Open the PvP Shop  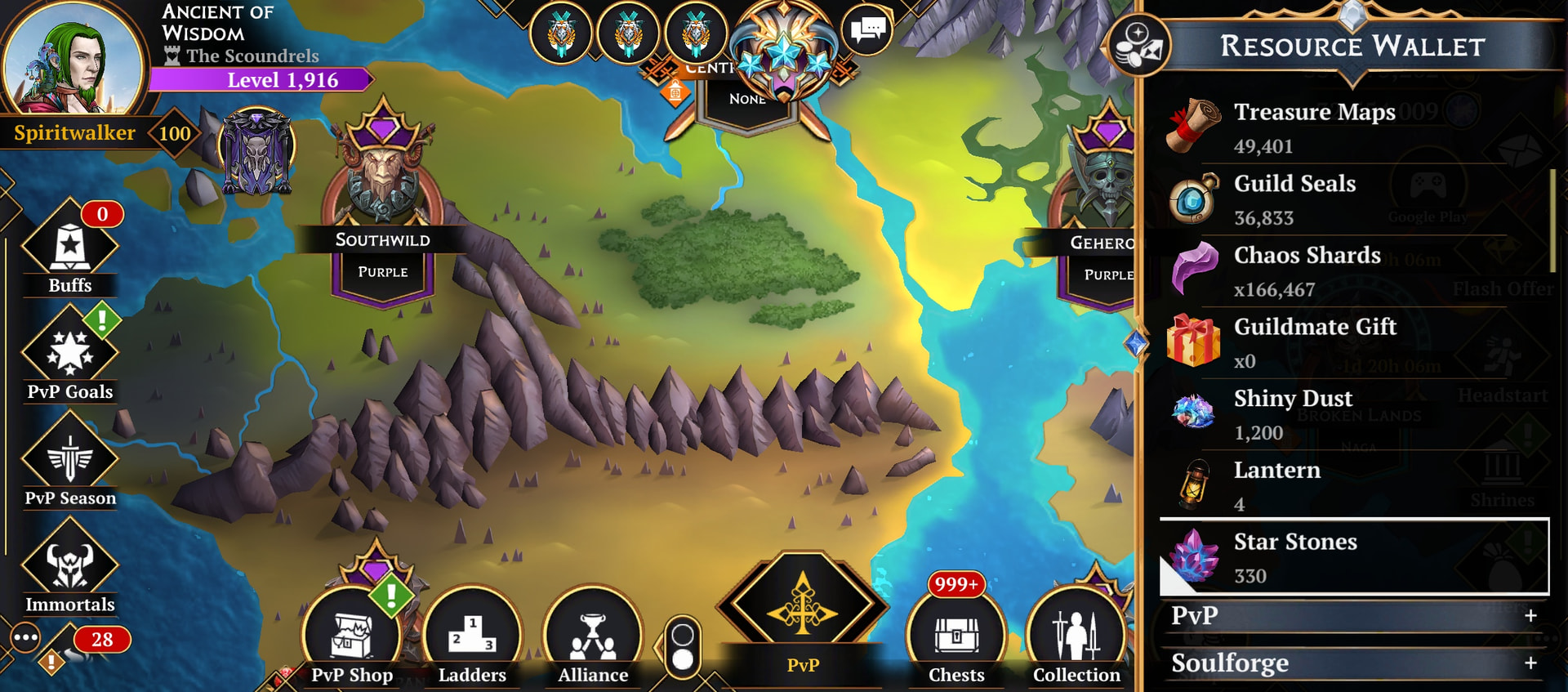[352, 640]
